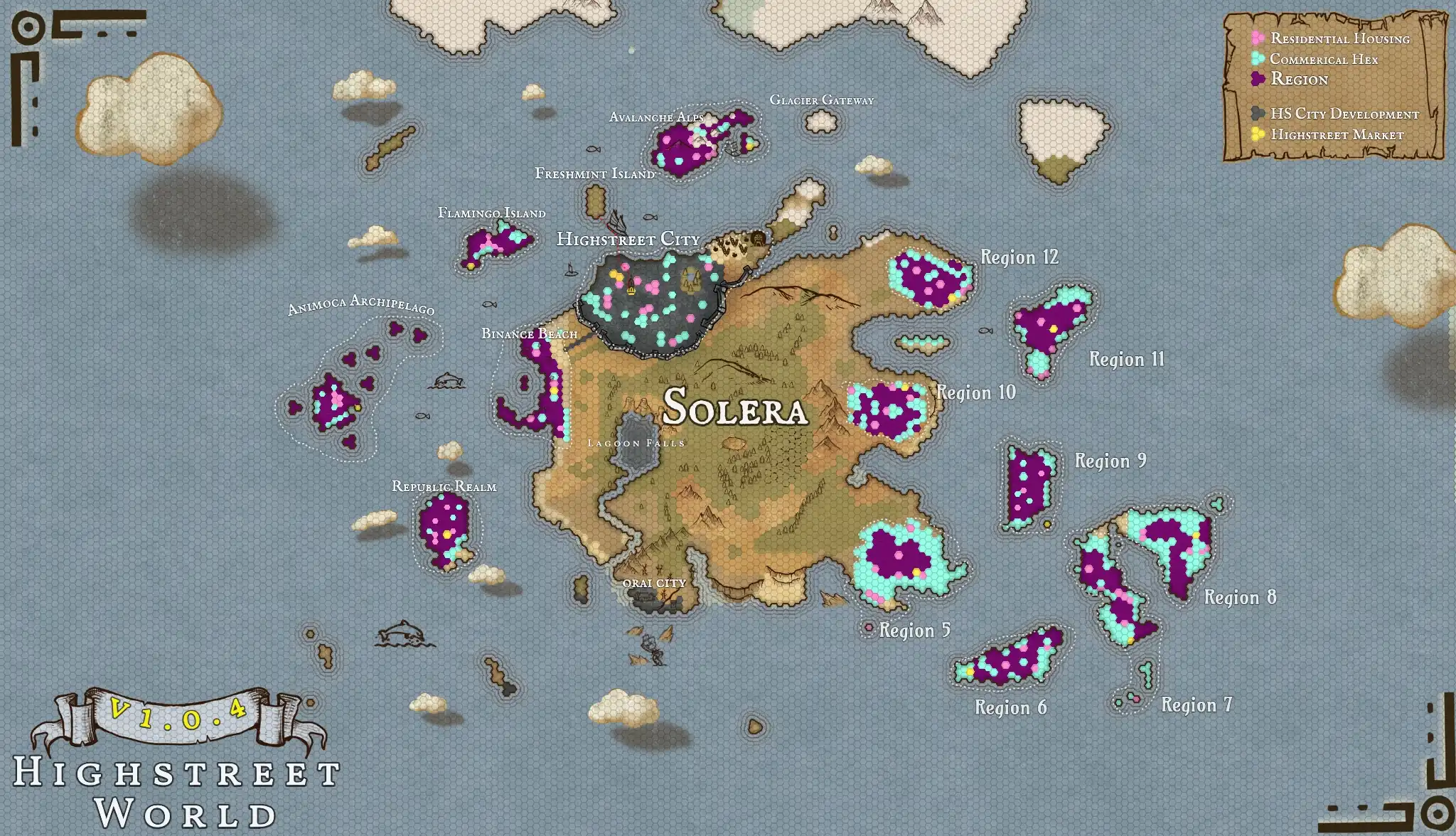Choose the Commerical Hex legend entry

click(1323, 59)
